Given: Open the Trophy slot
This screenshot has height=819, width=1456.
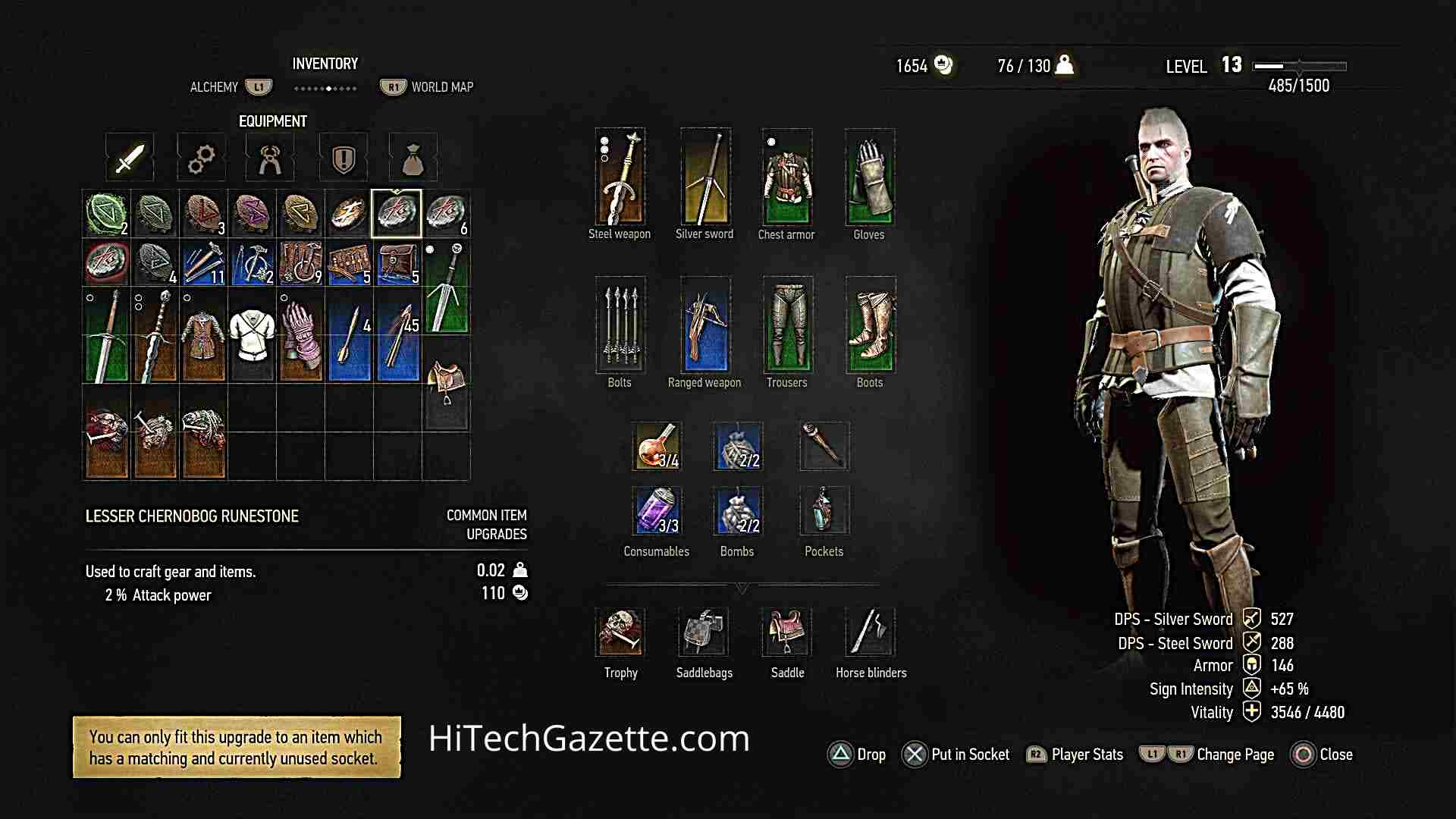Looking at the screenshot, I should [620, 632].
